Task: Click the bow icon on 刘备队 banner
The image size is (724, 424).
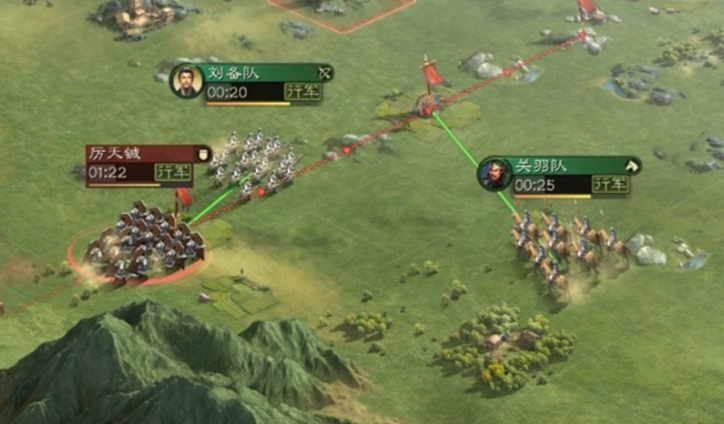Action: 323,73
